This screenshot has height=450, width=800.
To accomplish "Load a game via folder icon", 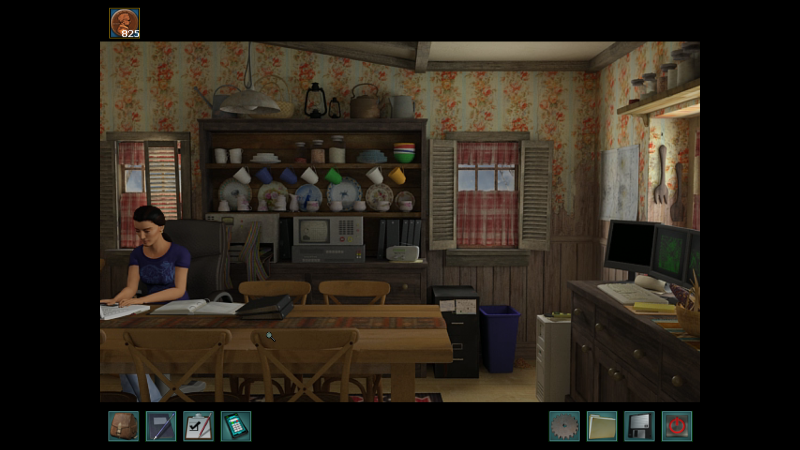I will click(602, 426).
